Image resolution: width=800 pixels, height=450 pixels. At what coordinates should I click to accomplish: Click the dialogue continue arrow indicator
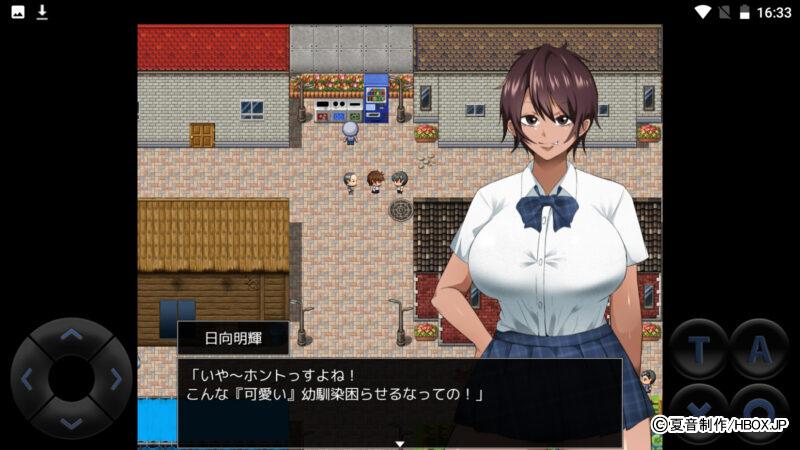400,442
